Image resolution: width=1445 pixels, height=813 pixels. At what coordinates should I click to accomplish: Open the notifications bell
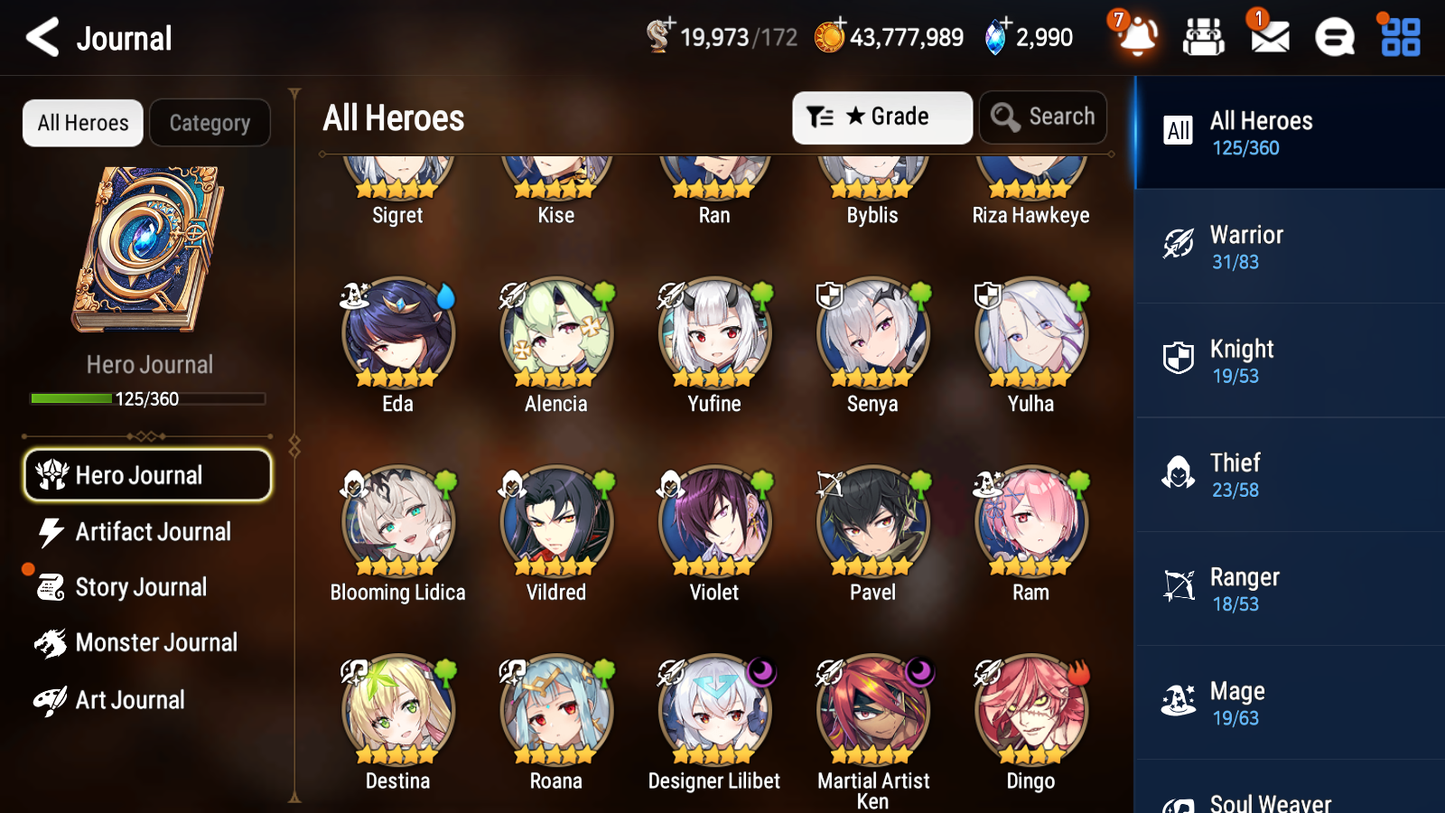pyautogui.click(x=1135, y=37)
